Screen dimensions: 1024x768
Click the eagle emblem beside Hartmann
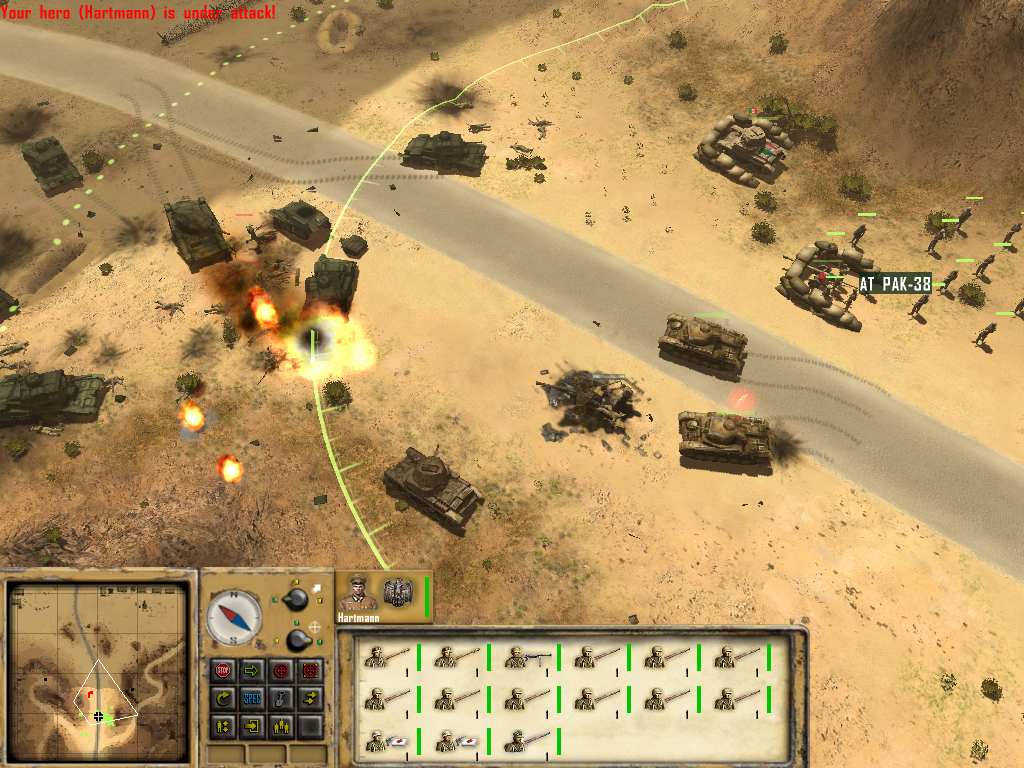tap(400, 592)
